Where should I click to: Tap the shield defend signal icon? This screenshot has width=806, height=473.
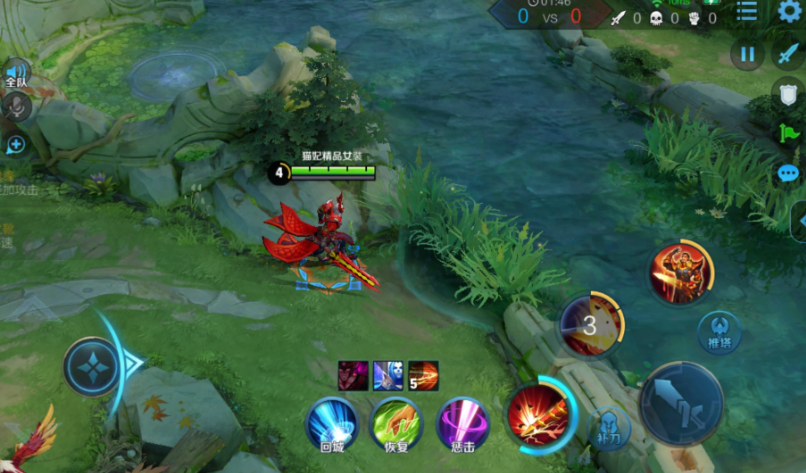[789, 95]
